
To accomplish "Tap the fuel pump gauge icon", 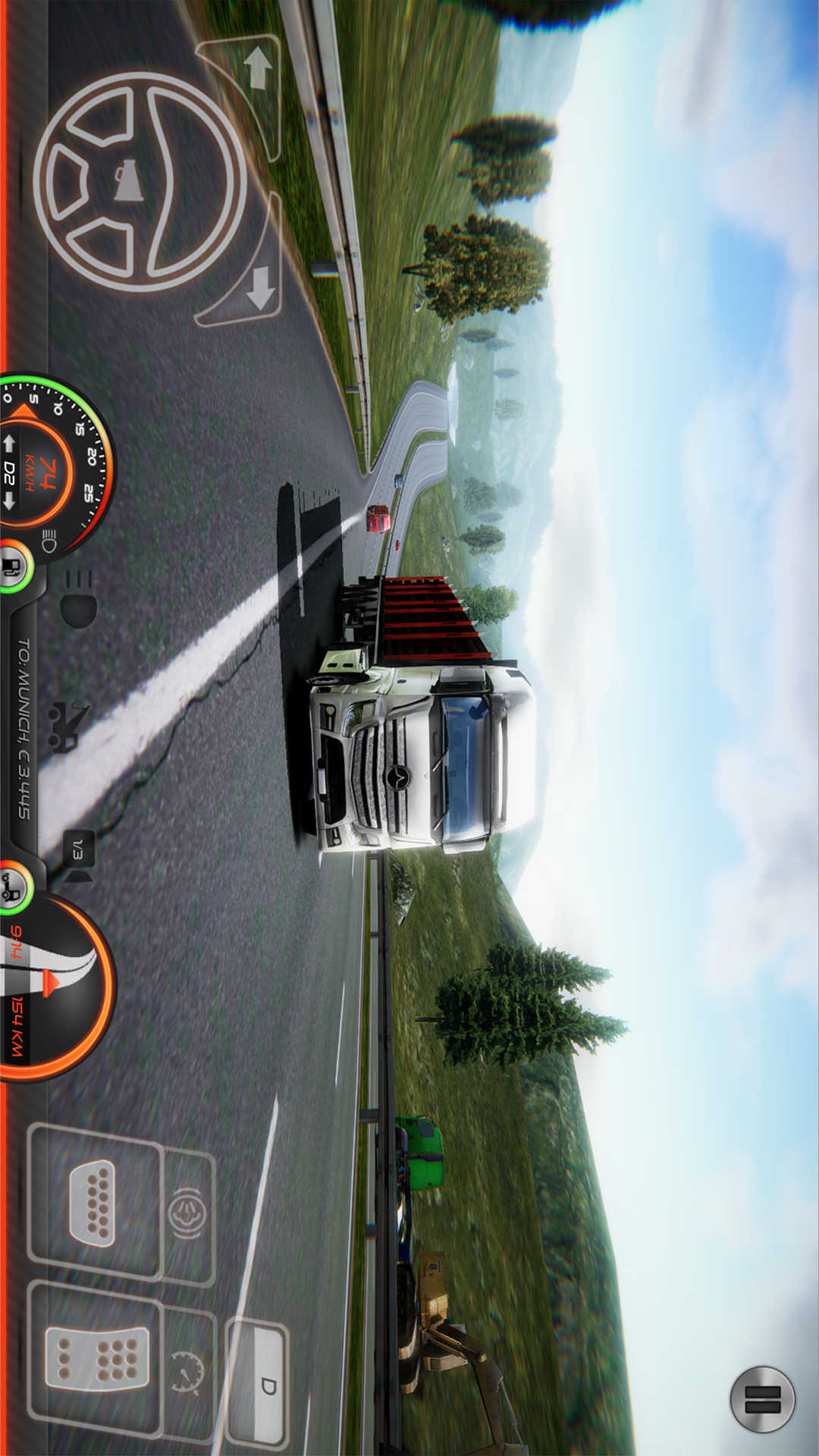I will coord(14,566).
